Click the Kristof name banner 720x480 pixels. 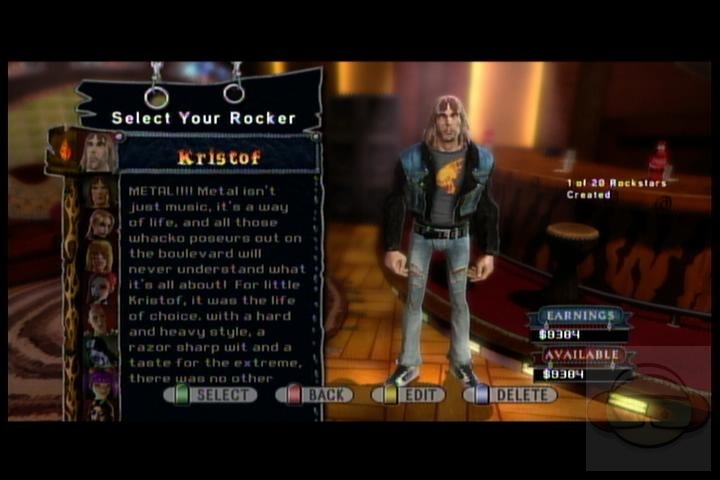tap(218, 157)
